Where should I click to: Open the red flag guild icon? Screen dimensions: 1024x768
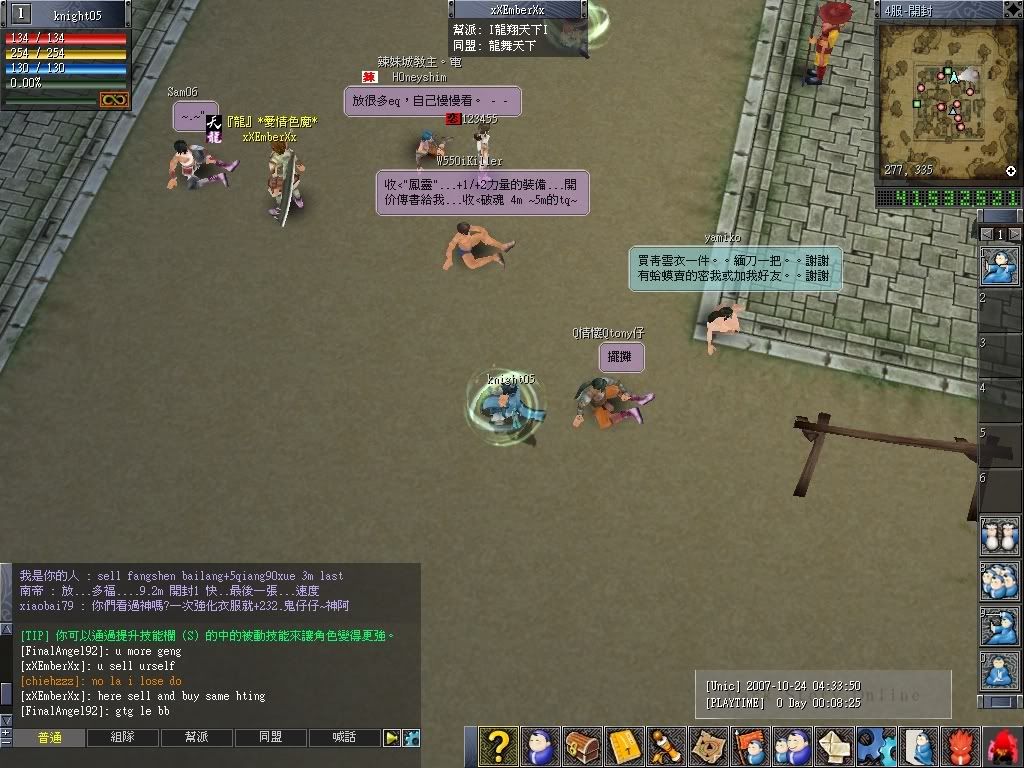click(x=751, y=747)
